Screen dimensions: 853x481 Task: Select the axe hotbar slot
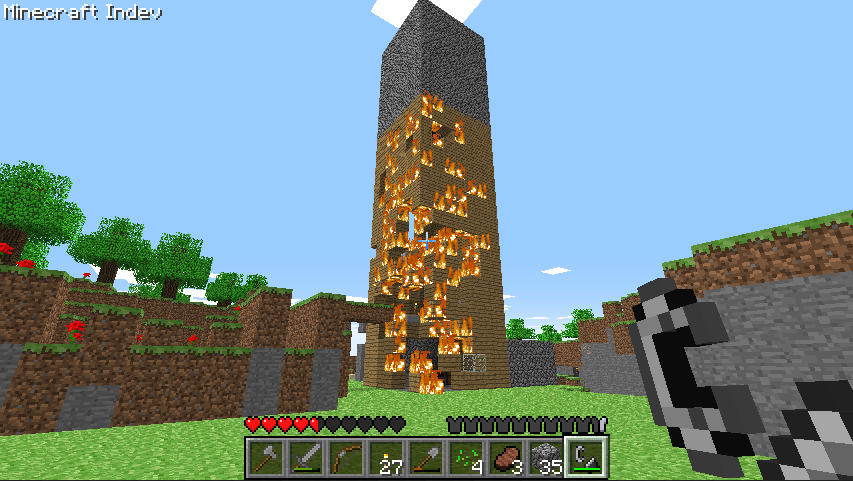pyautogui.click(x=265, y=458)
